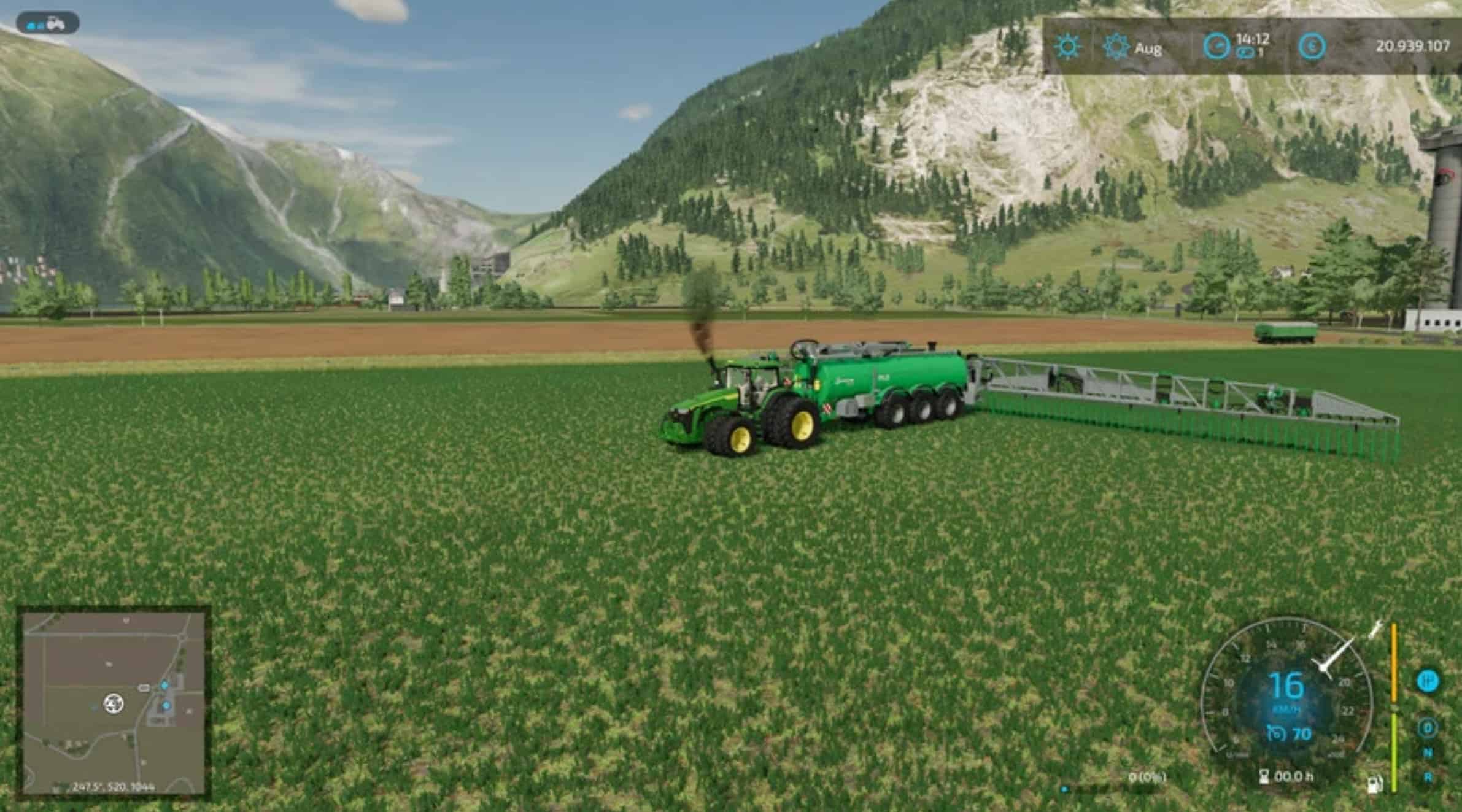Toggle the cruise control icon at 70
The image size is (1462, 812).
point(1276,733)
